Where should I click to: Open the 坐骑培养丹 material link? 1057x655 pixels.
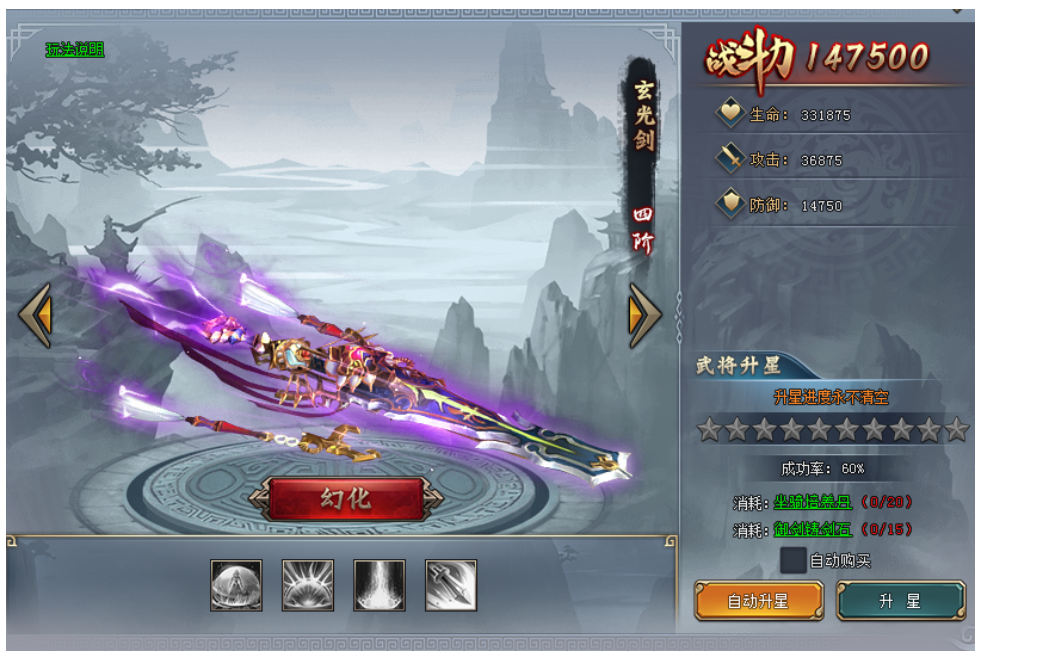pyautogui.click(x=812, y=502)
